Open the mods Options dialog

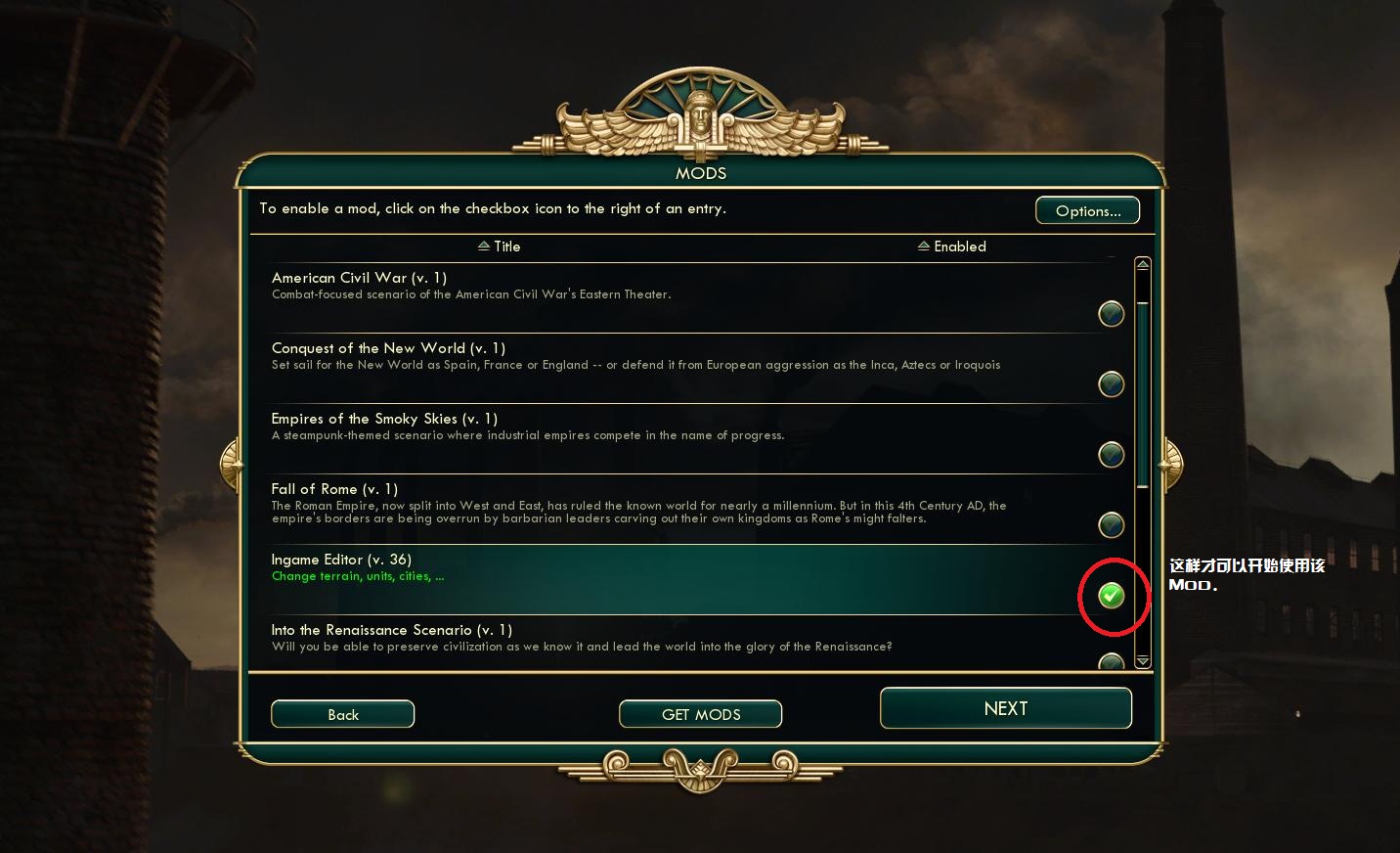1087,210
